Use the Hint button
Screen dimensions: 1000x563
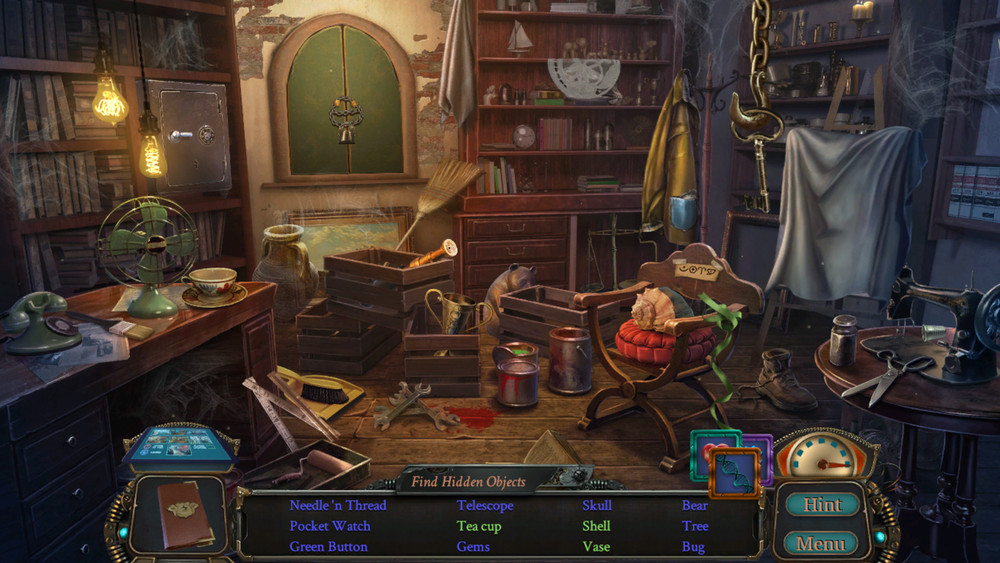821,505
